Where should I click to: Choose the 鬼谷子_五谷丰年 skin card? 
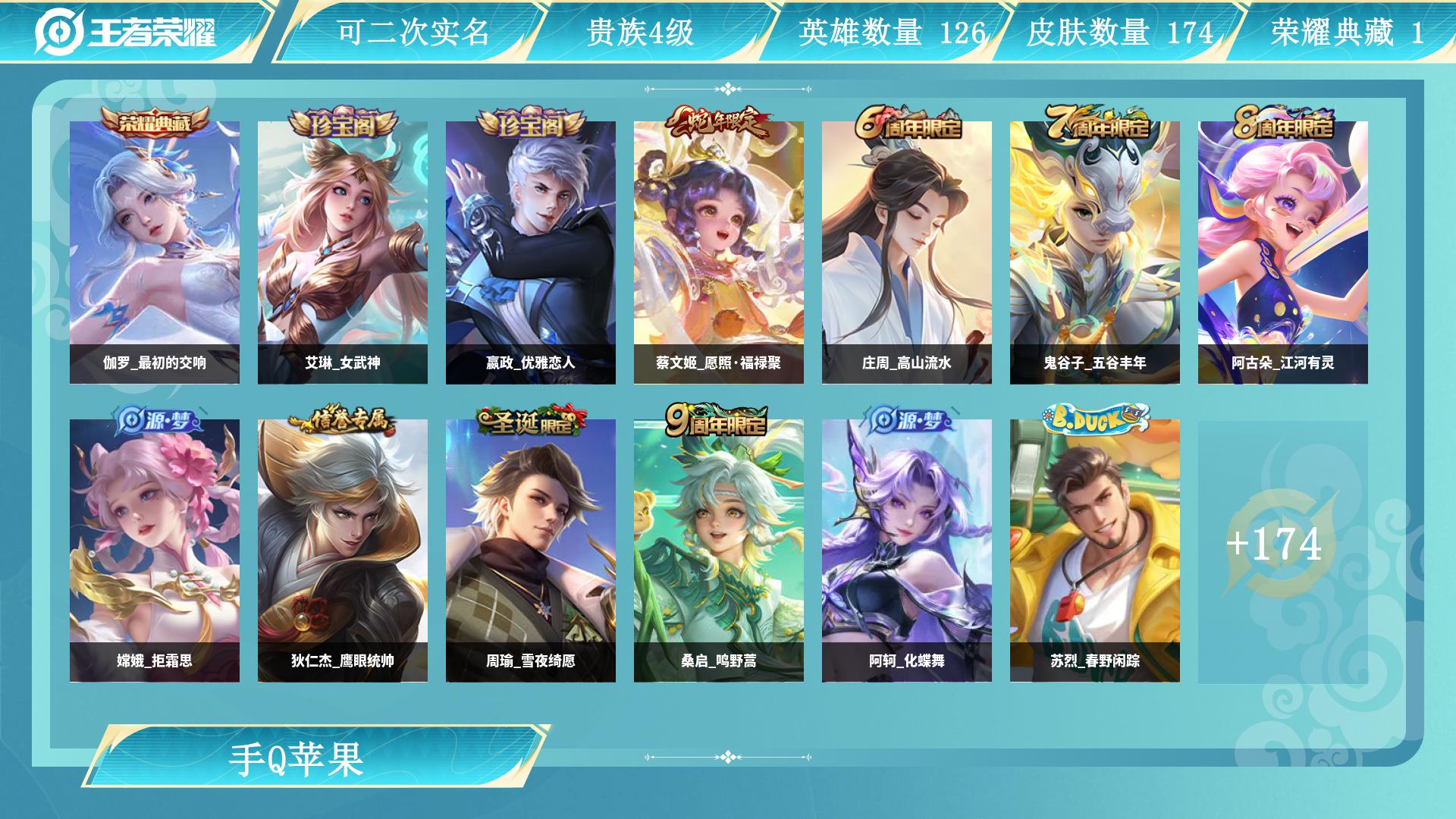click(x=1095, y=252)
